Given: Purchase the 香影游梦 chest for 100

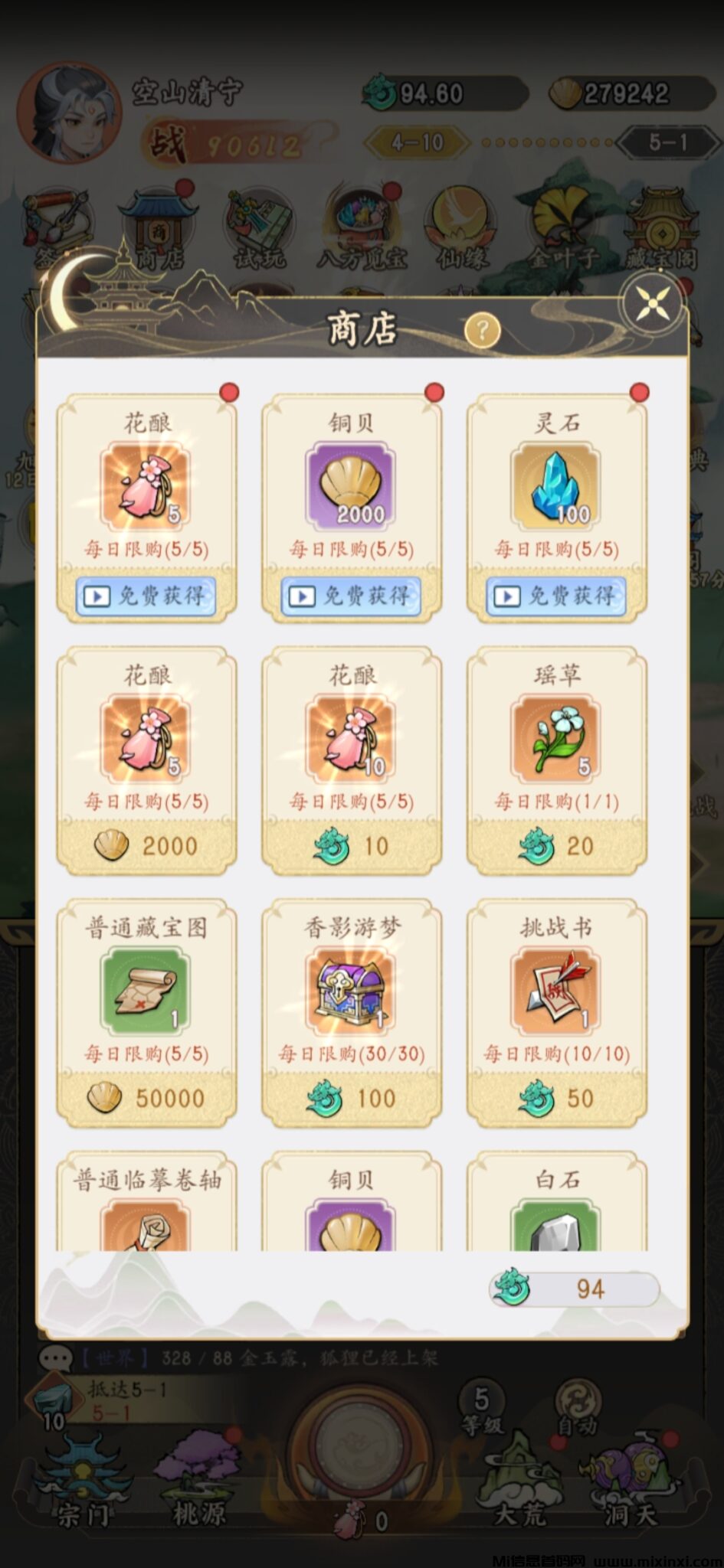Looking at the screenshot, I should click(x=352, y=1098).
